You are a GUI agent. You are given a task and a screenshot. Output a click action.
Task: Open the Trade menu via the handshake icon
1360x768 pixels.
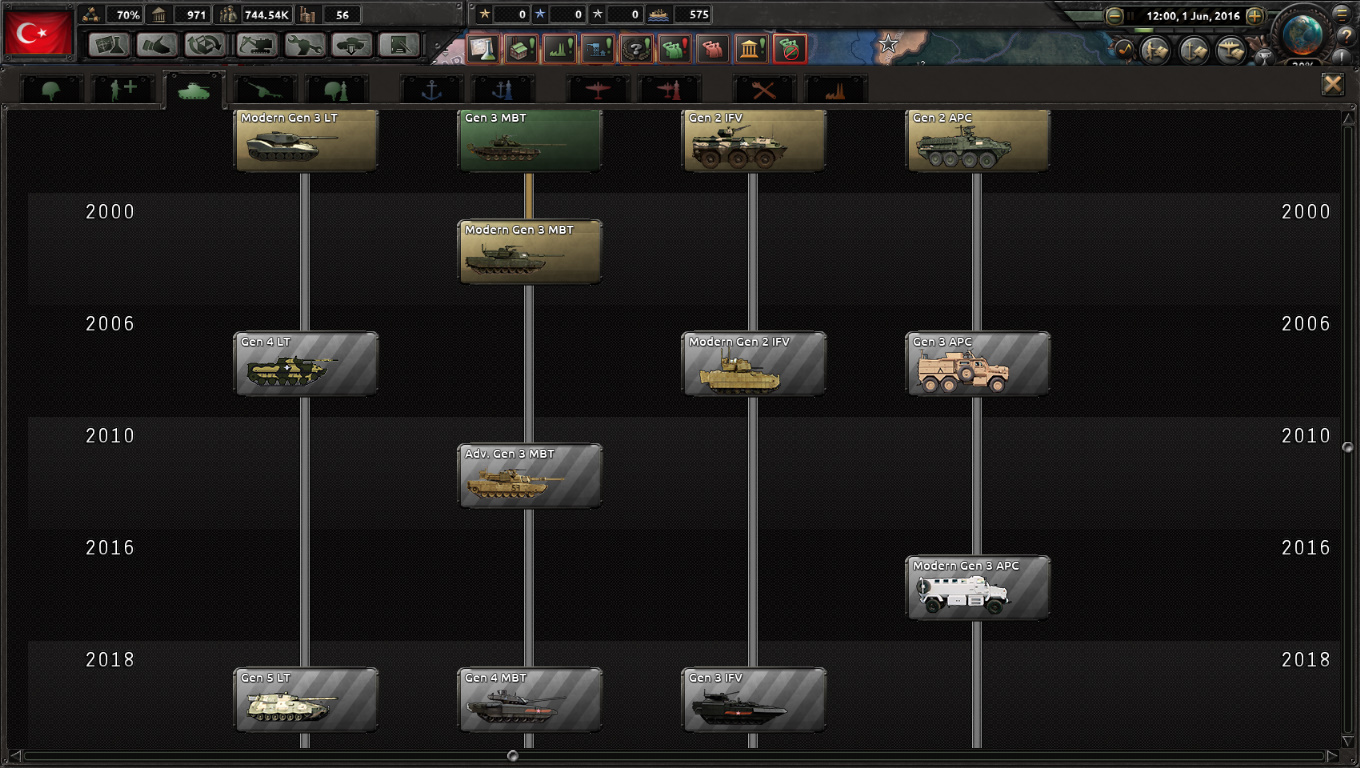(155, 45)
